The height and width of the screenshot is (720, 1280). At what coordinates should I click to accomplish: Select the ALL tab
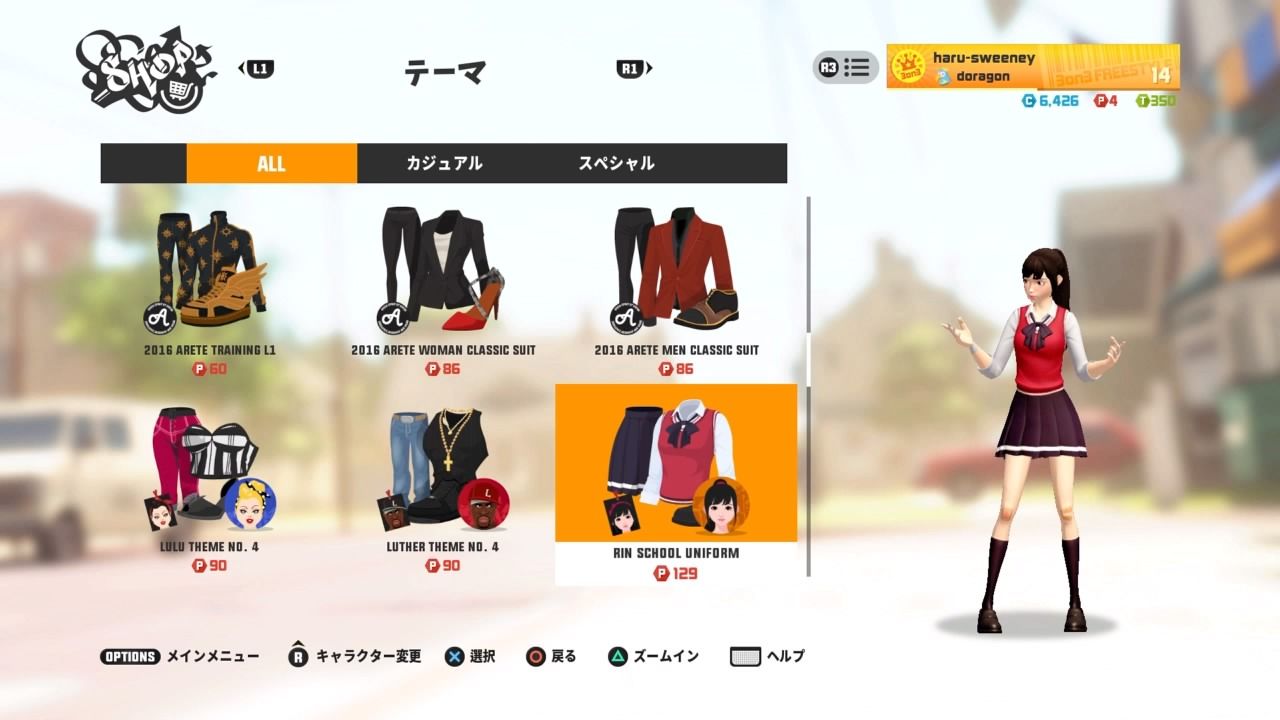pos(271,163)
